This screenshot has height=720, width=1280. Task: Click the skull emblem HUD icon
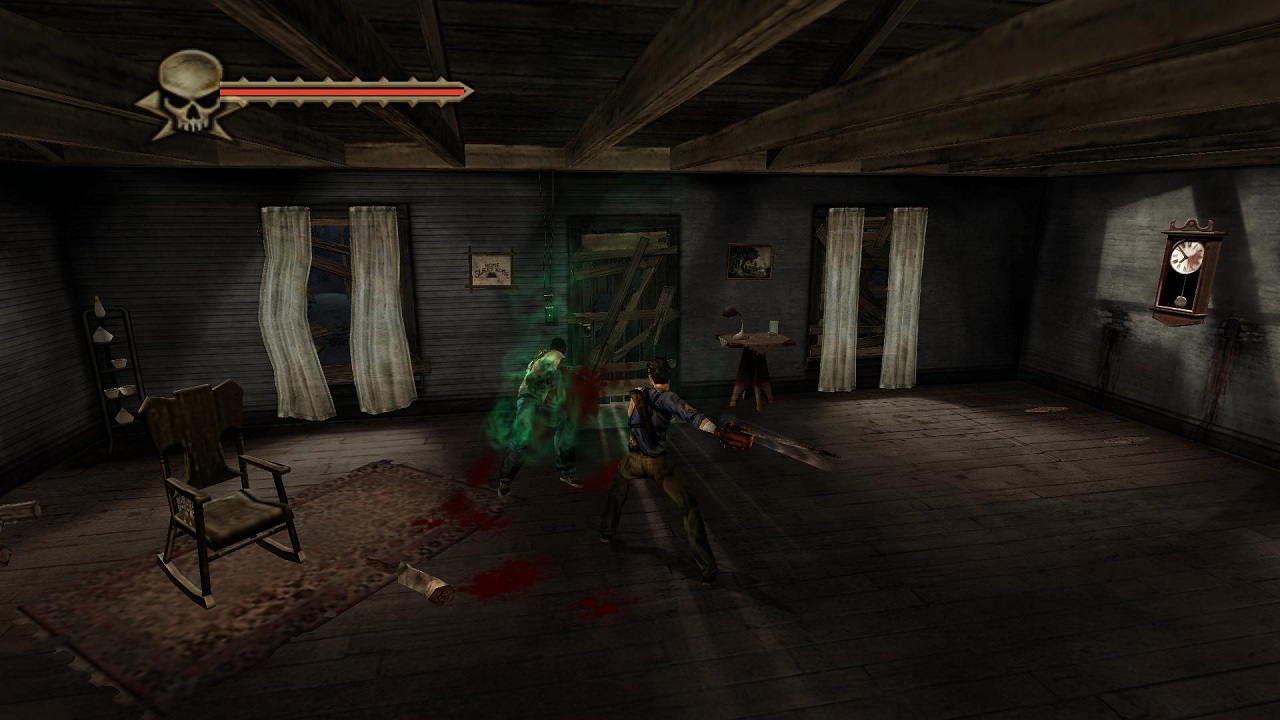coord(190,92)
